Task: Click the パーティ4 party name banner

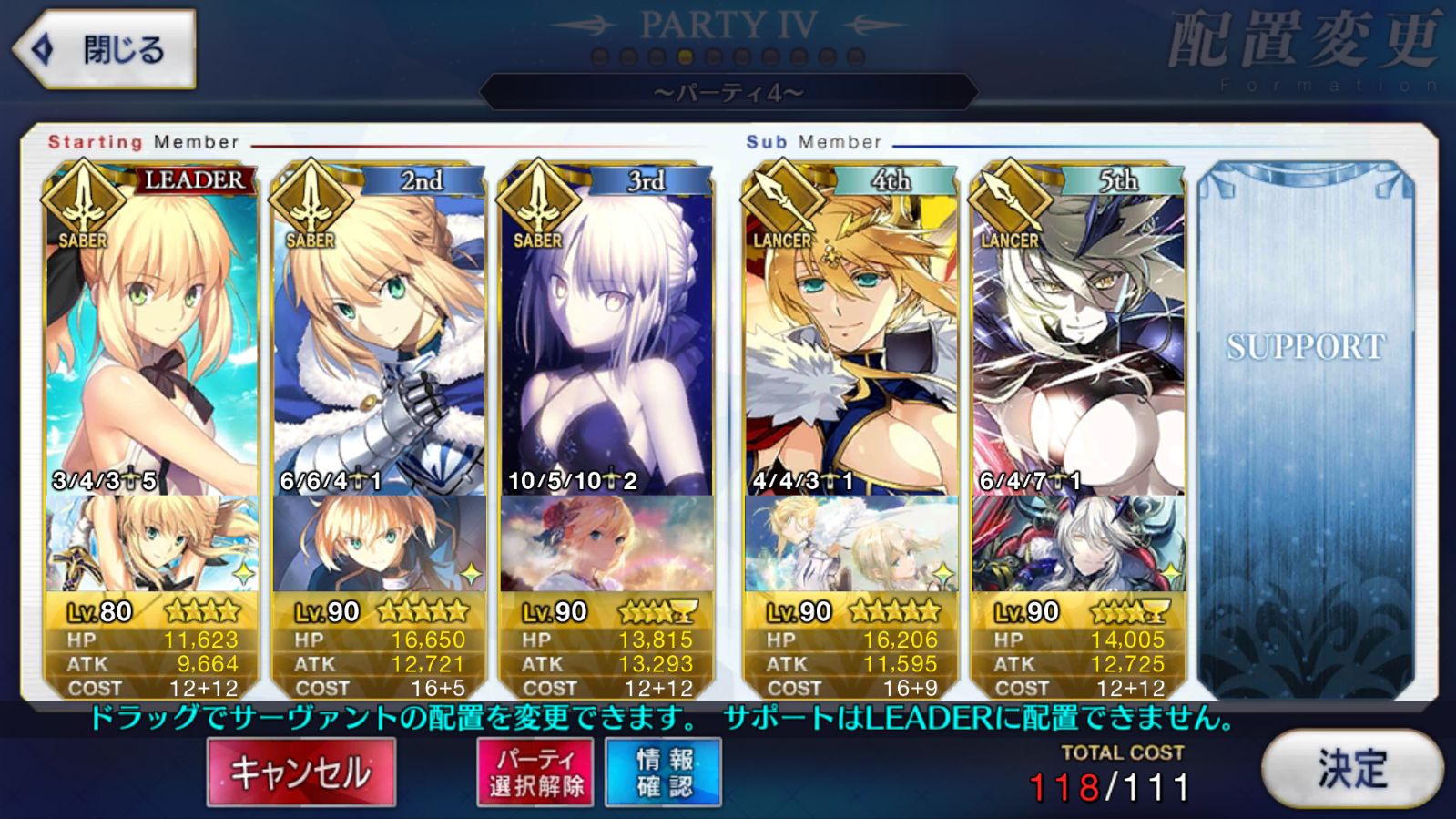Action: click(728, 93)
